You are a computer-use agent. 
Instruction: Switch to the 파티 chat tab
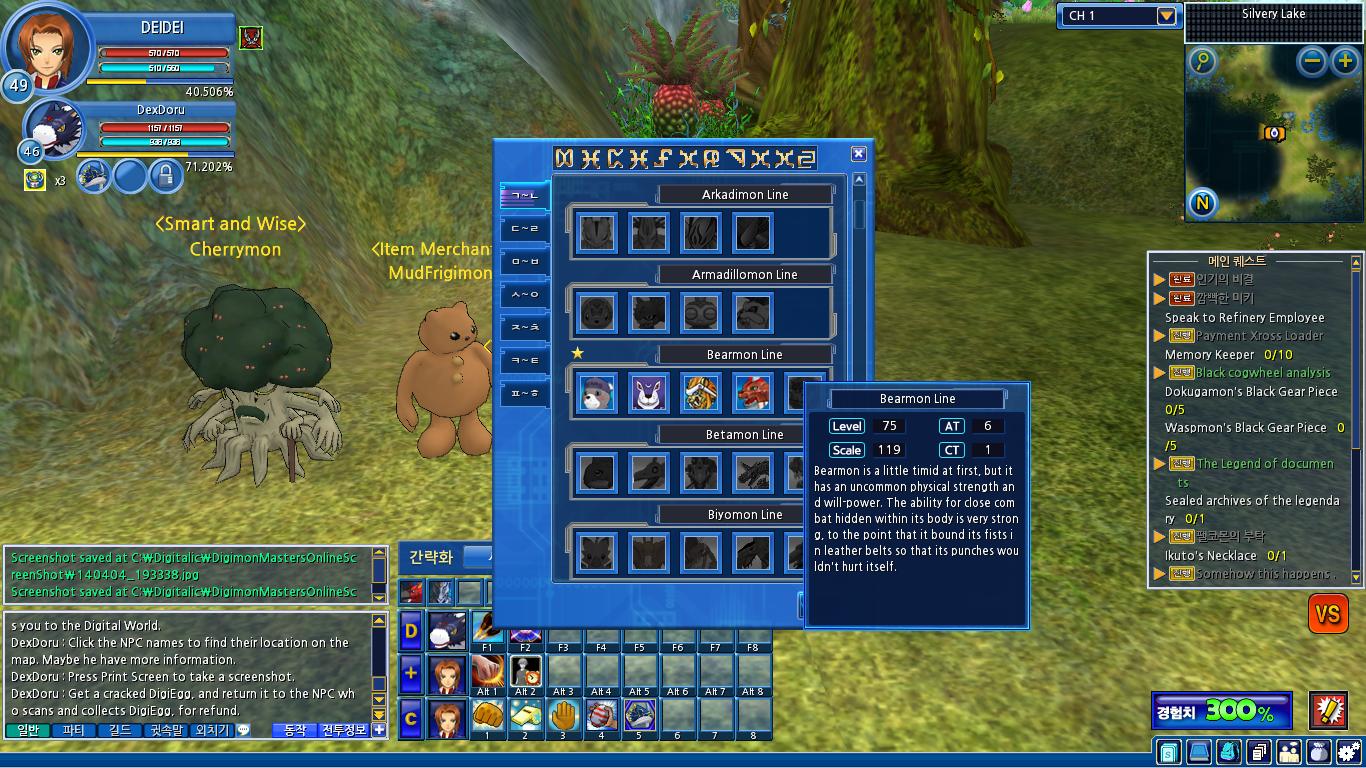(74, 731)
